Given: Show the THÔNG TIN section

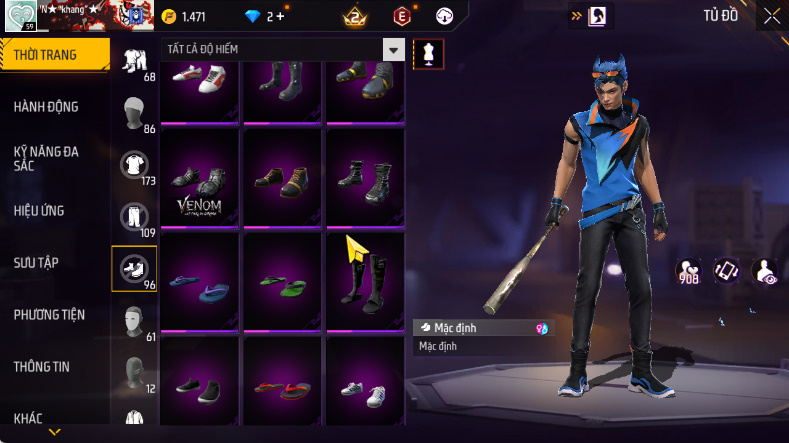Looking at the screenshot, I should [x=42, y=367].
